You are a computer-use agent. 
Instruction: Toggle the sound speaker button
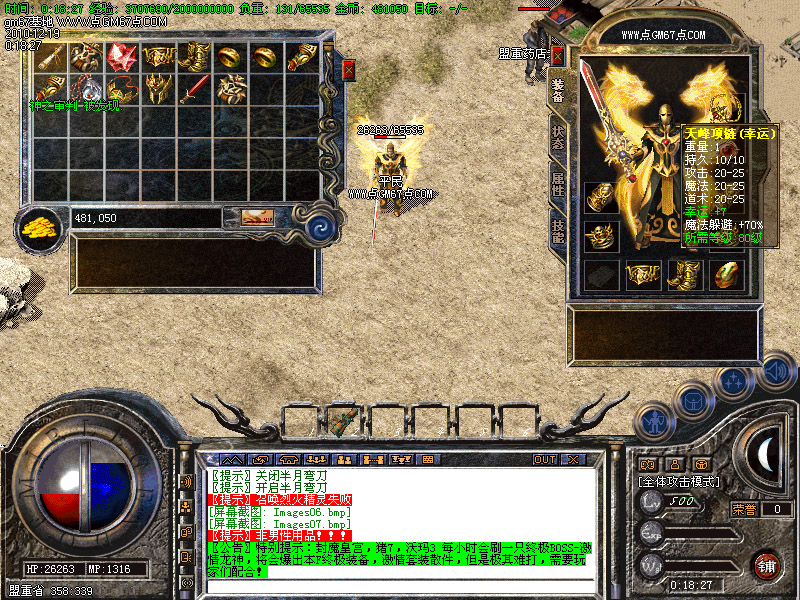point(776,372)
